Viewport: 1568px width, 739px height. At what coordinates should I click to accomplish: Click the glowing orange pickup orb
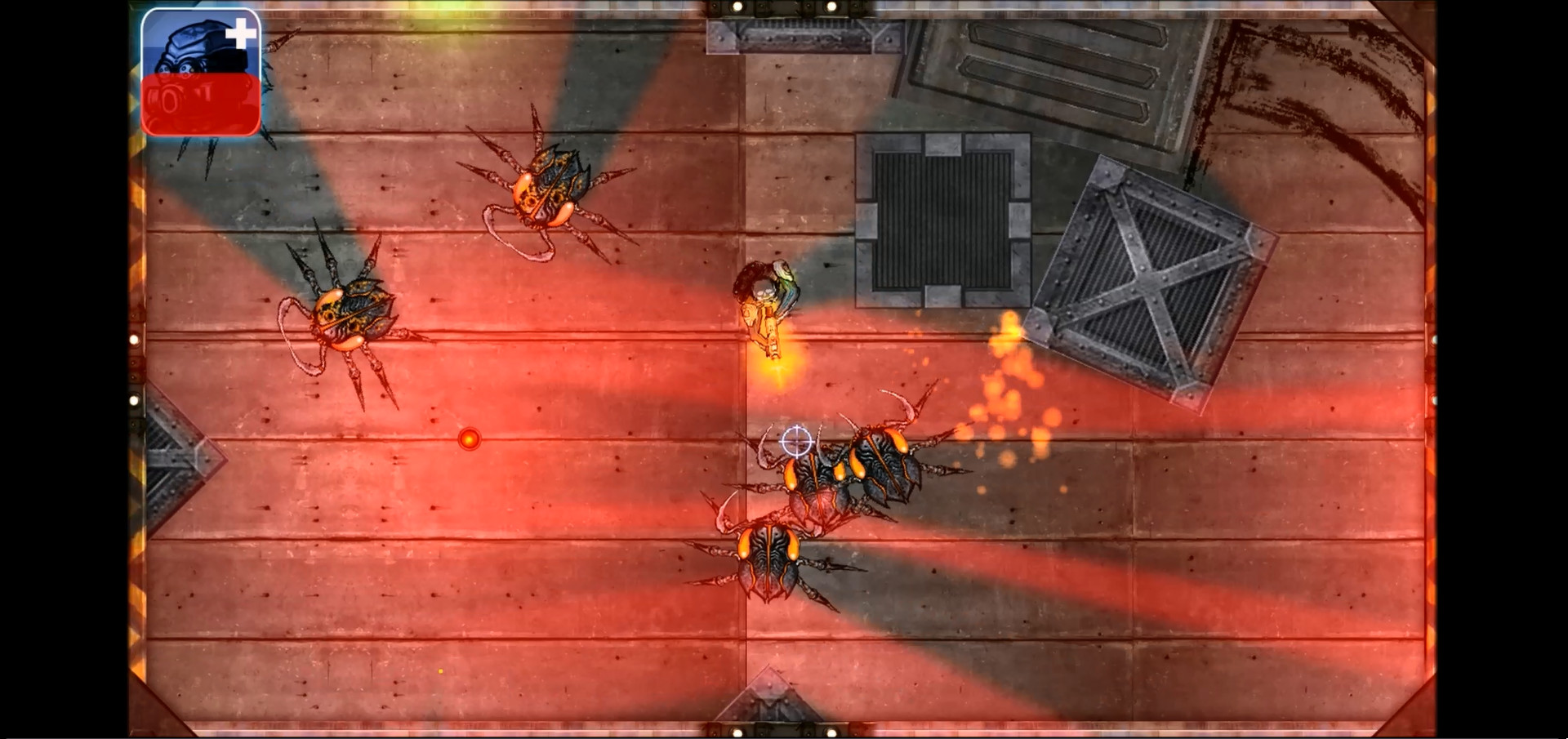(470, 439)
